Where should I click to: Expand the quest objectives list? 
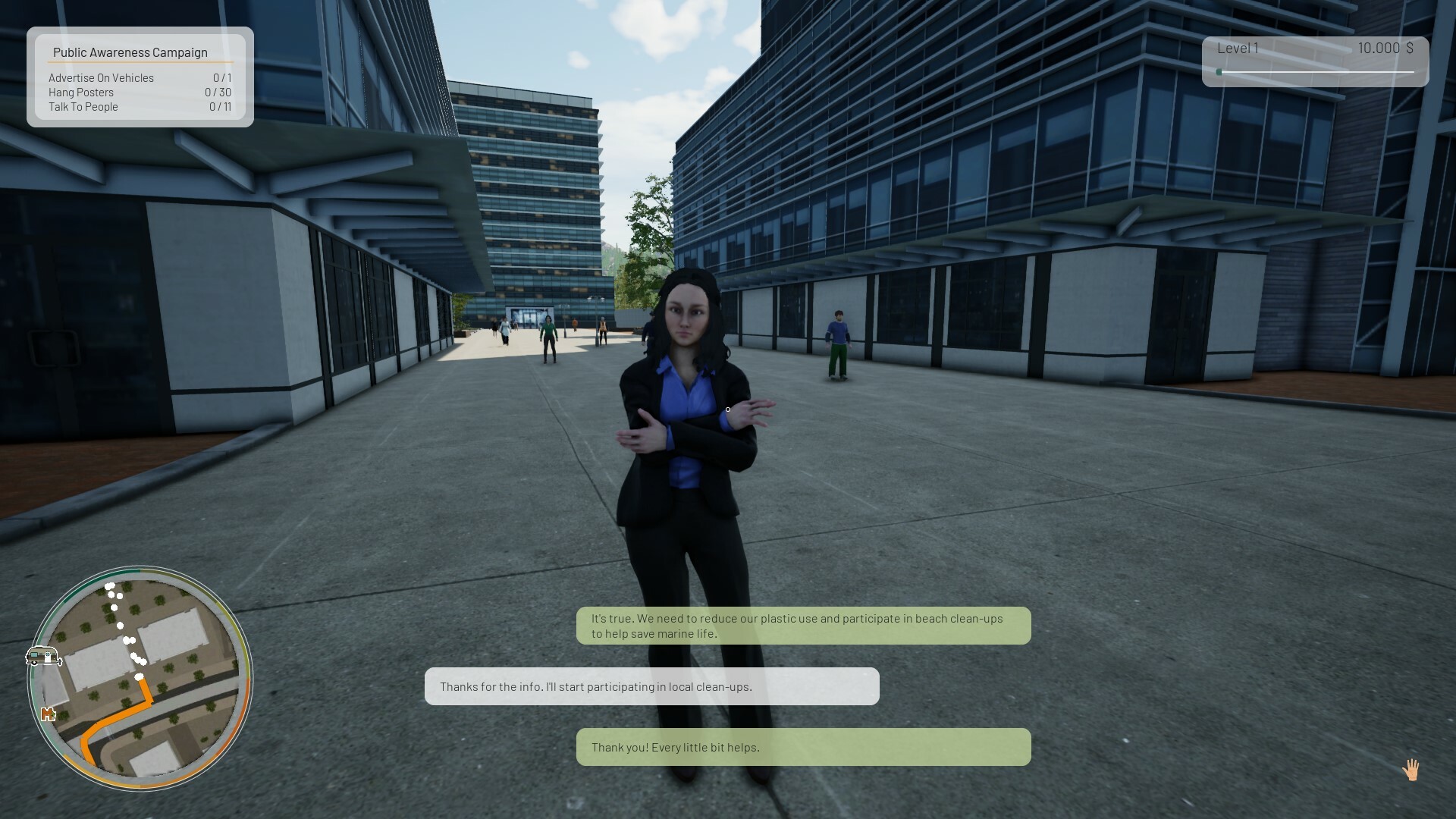[x=140, y=91]
